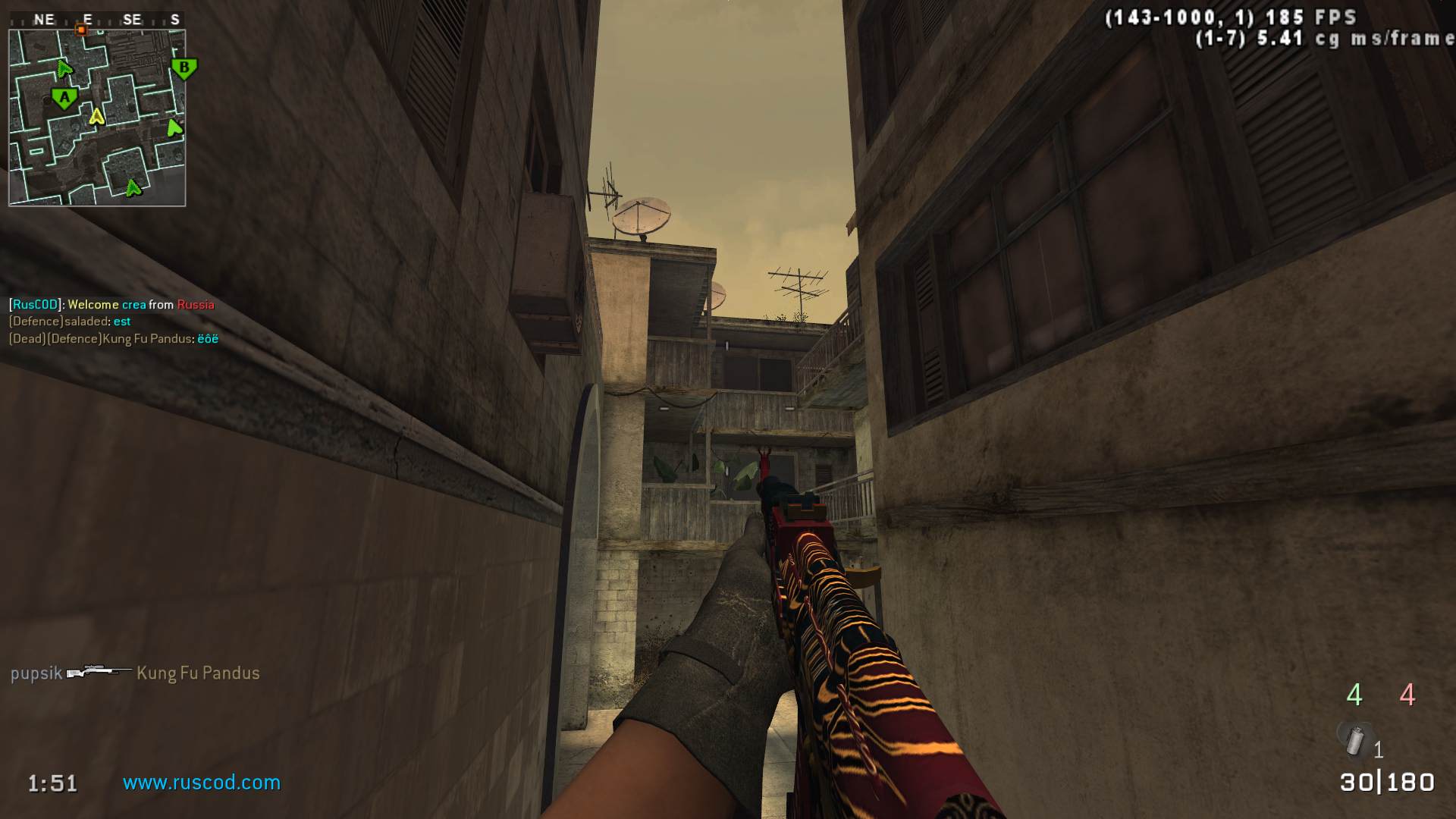Select bomb site A marker on minimap
Screen dimensions: 1456x819
click(x=64, y=97)
